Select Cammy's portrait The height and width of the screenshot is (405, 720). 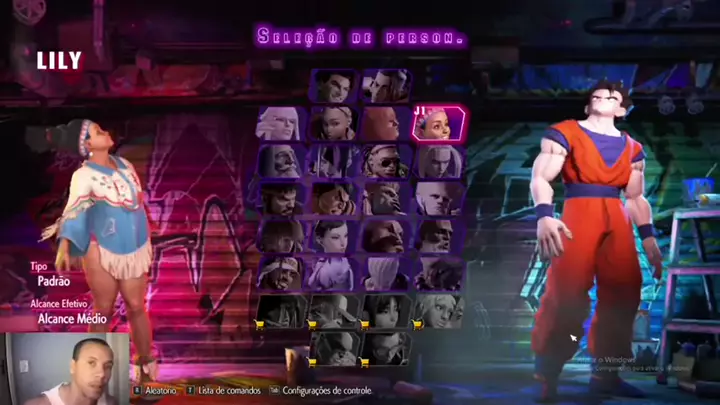(x=437, y=161)
